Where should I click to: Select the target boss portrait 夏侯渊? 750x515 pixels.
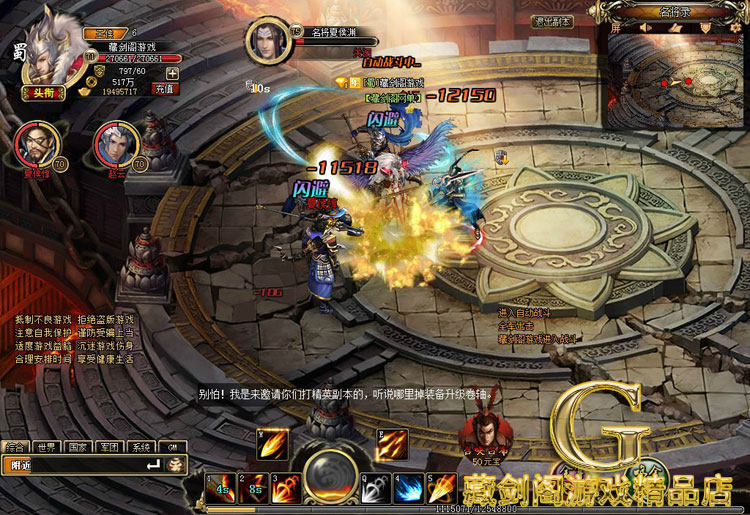[268, 42]
